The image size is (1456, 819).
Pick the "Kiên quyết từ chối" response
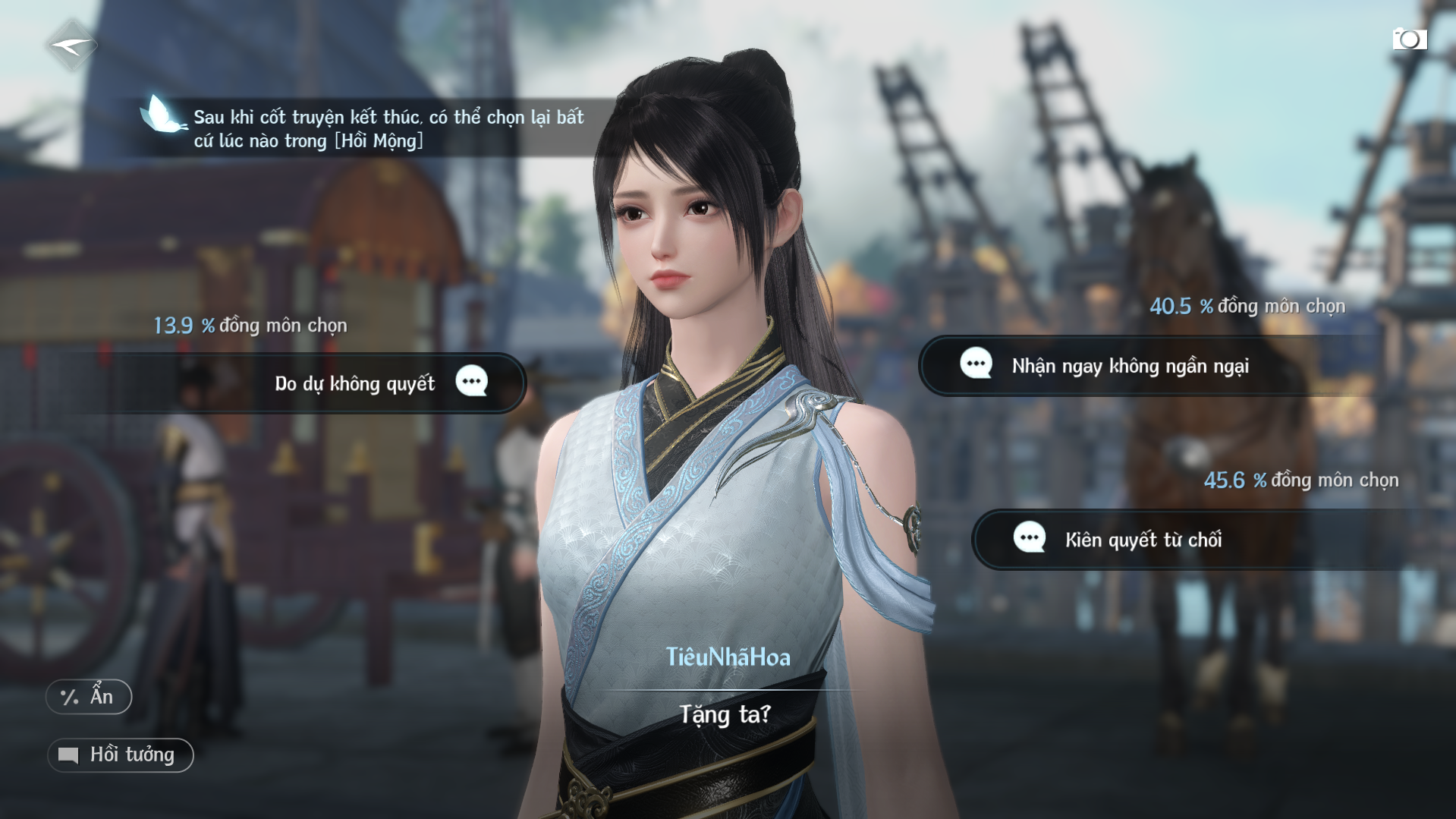[x=1143, y=540]
